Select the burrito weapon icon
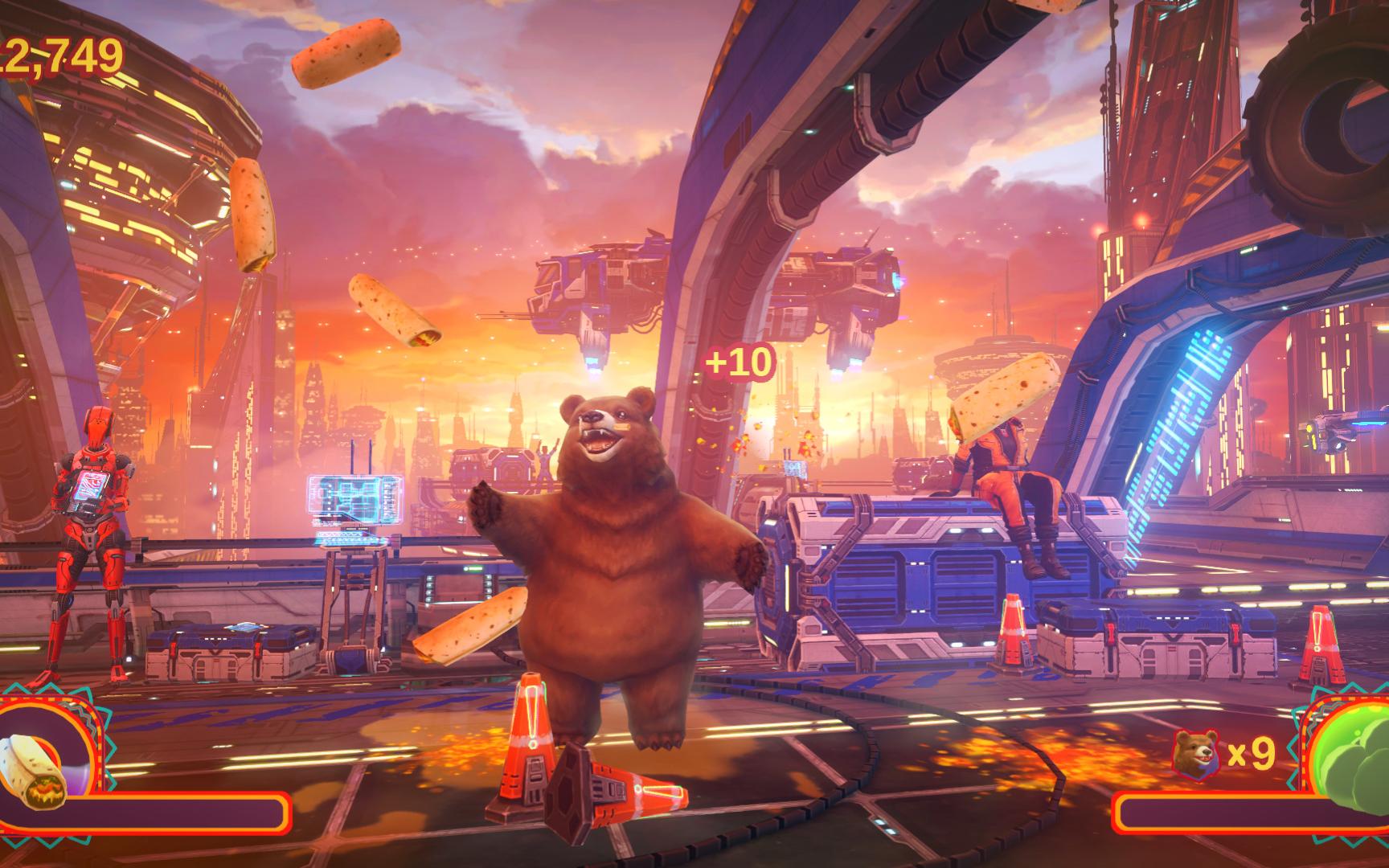1389x868 pixels. point(34,771)
